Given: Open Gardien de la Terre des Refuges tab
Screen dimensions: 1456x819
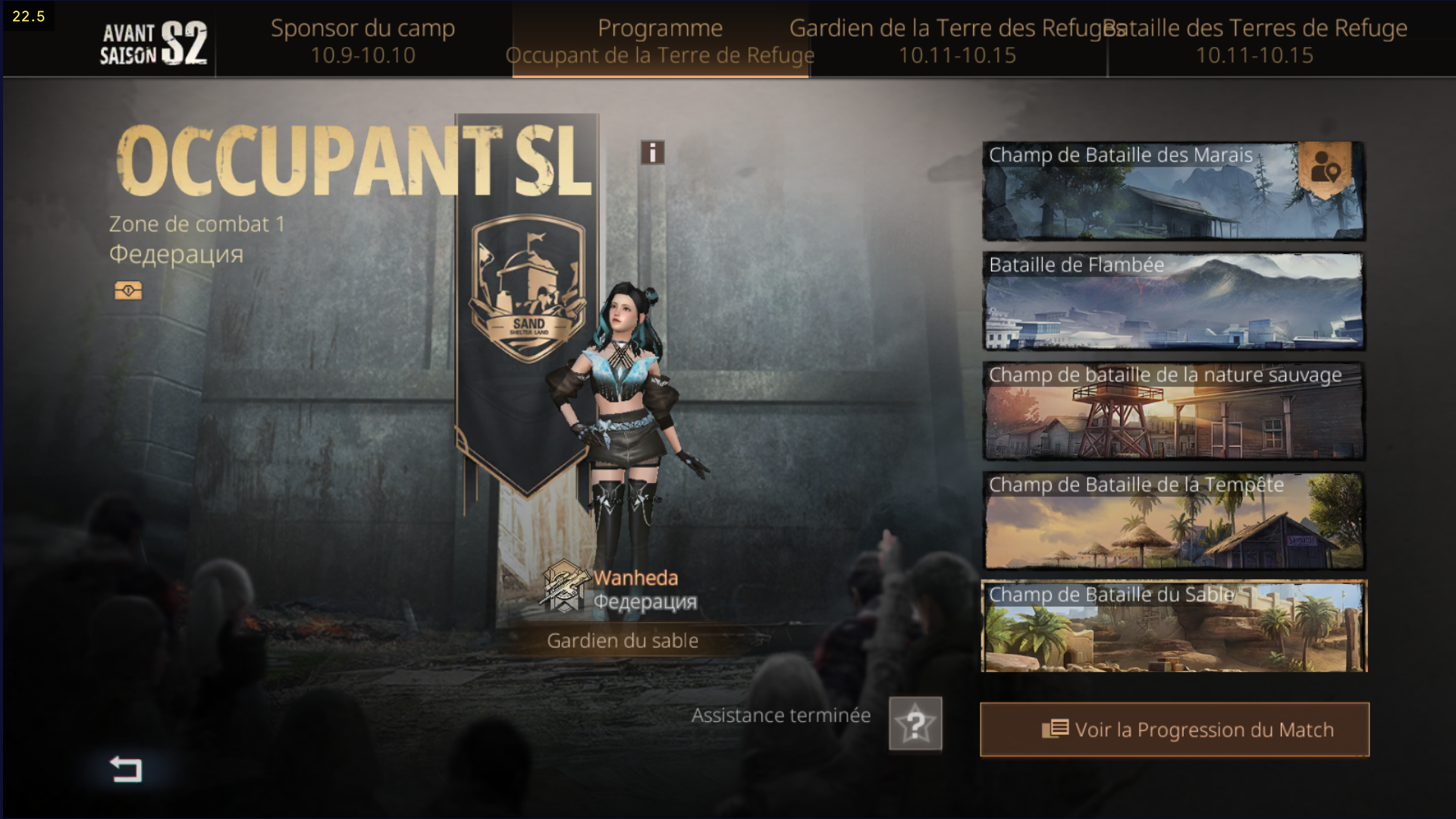Looking at the screenshot, I should click(957, 41).
